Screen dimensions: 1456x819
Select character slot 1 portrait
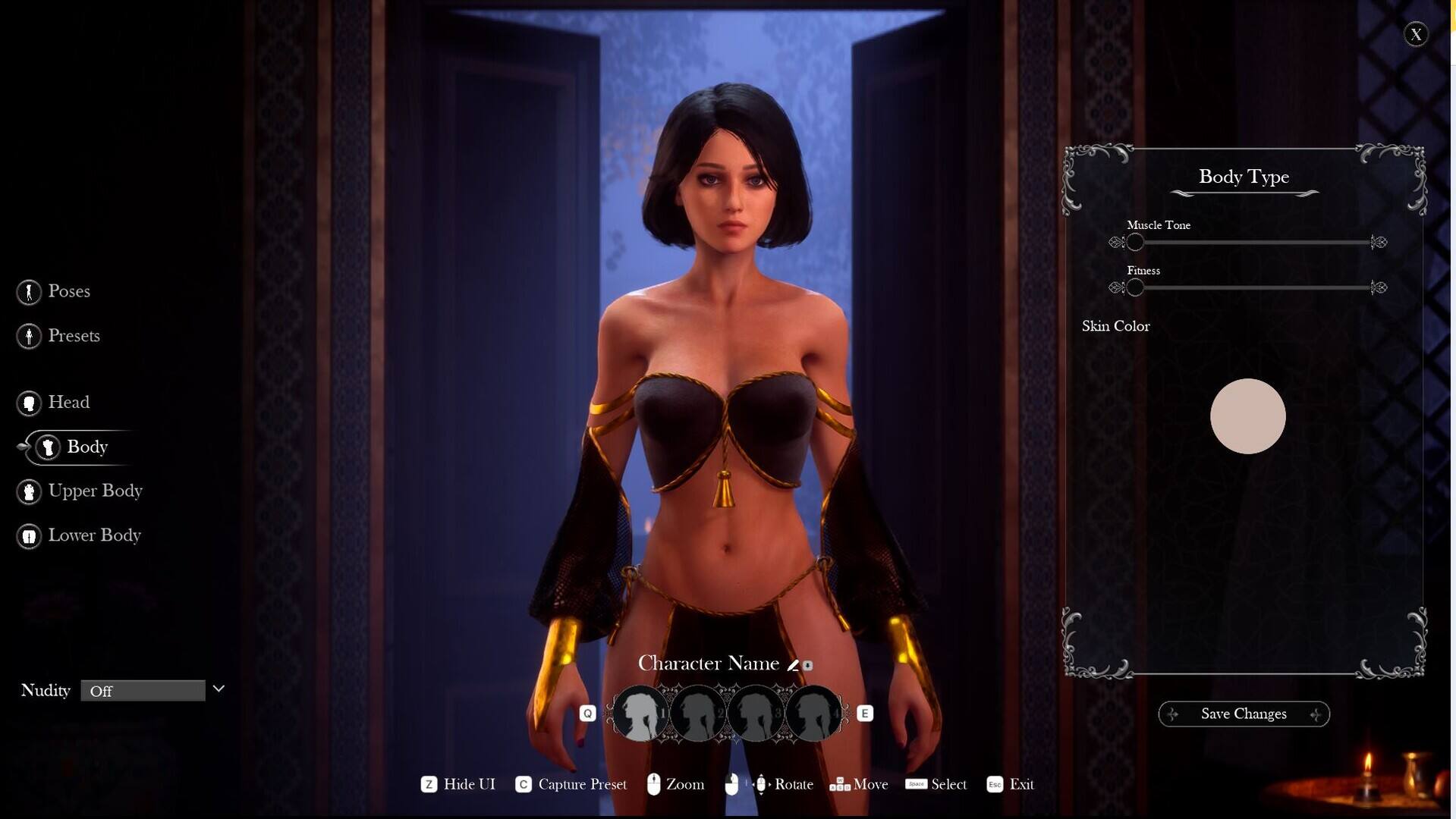coord(640,714)
